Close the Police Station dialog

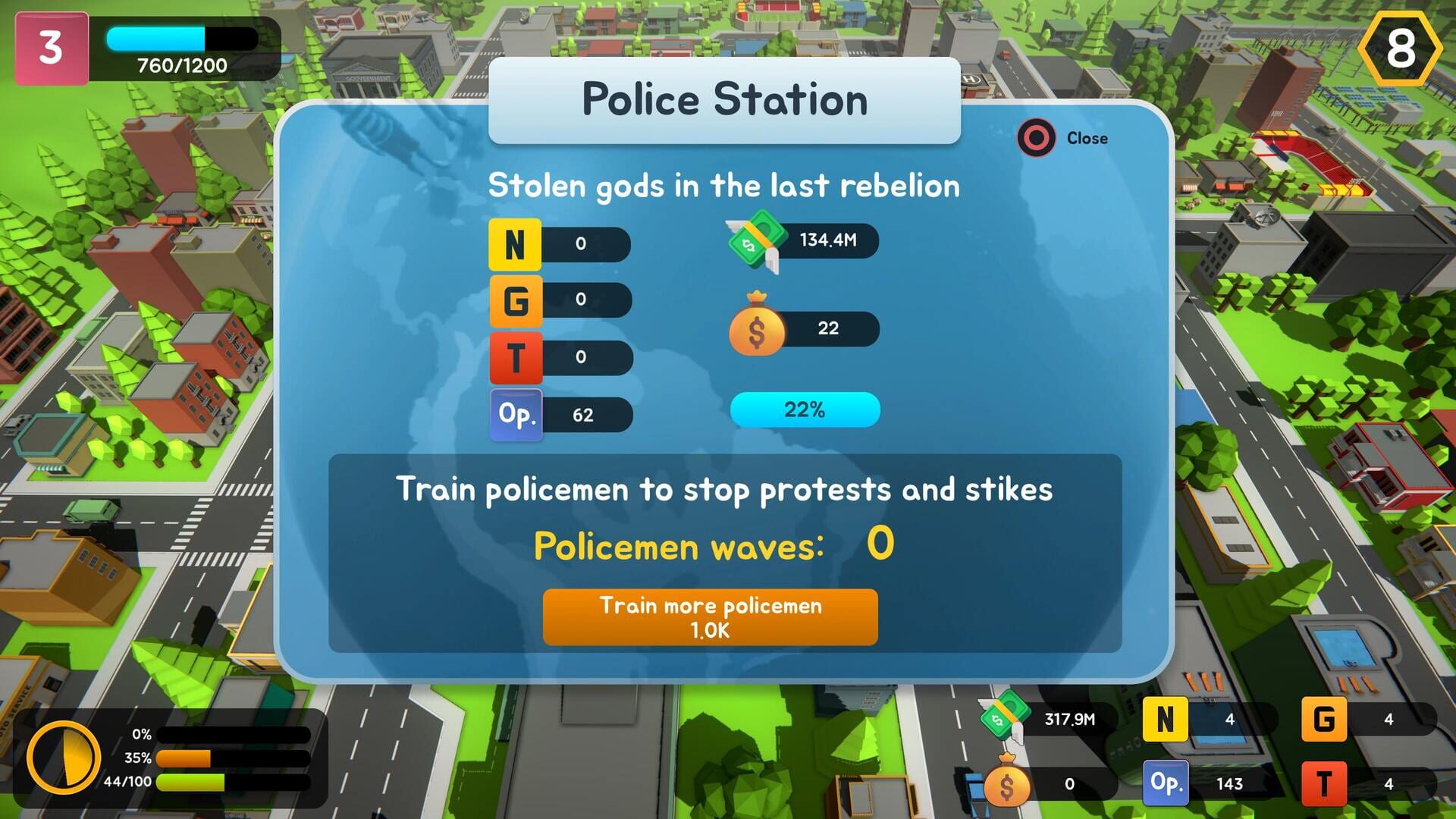point(1036,139)
